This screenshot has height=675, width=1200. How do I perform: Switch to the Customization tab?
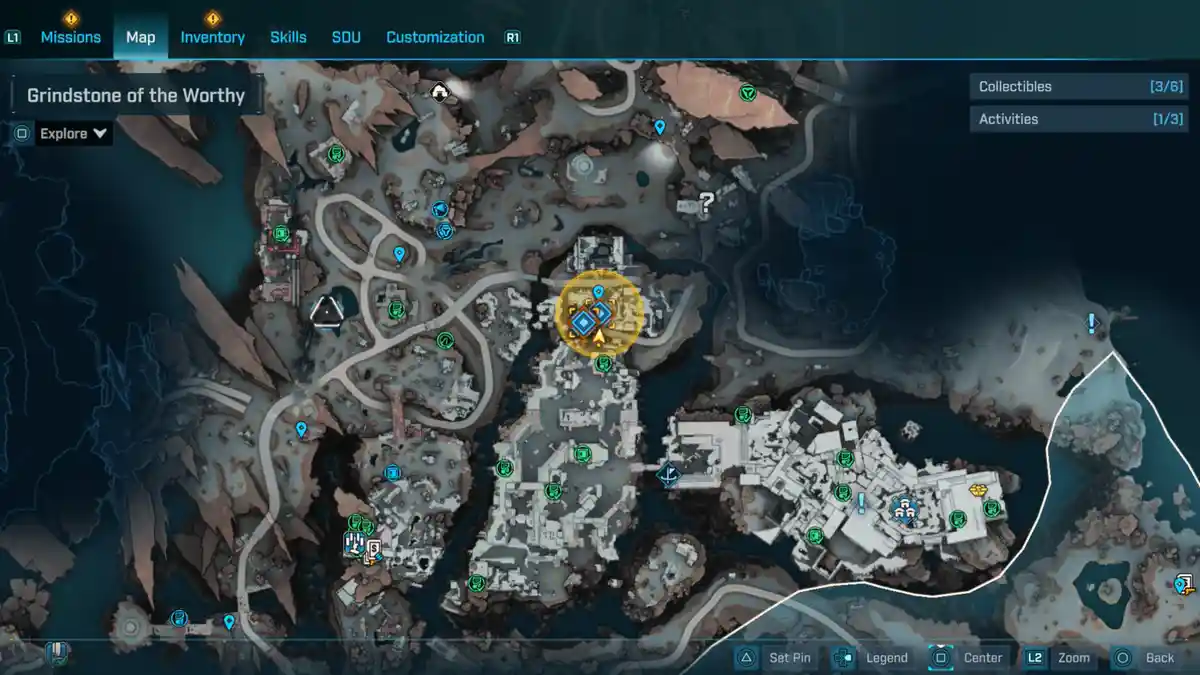[x=435, y=37]
